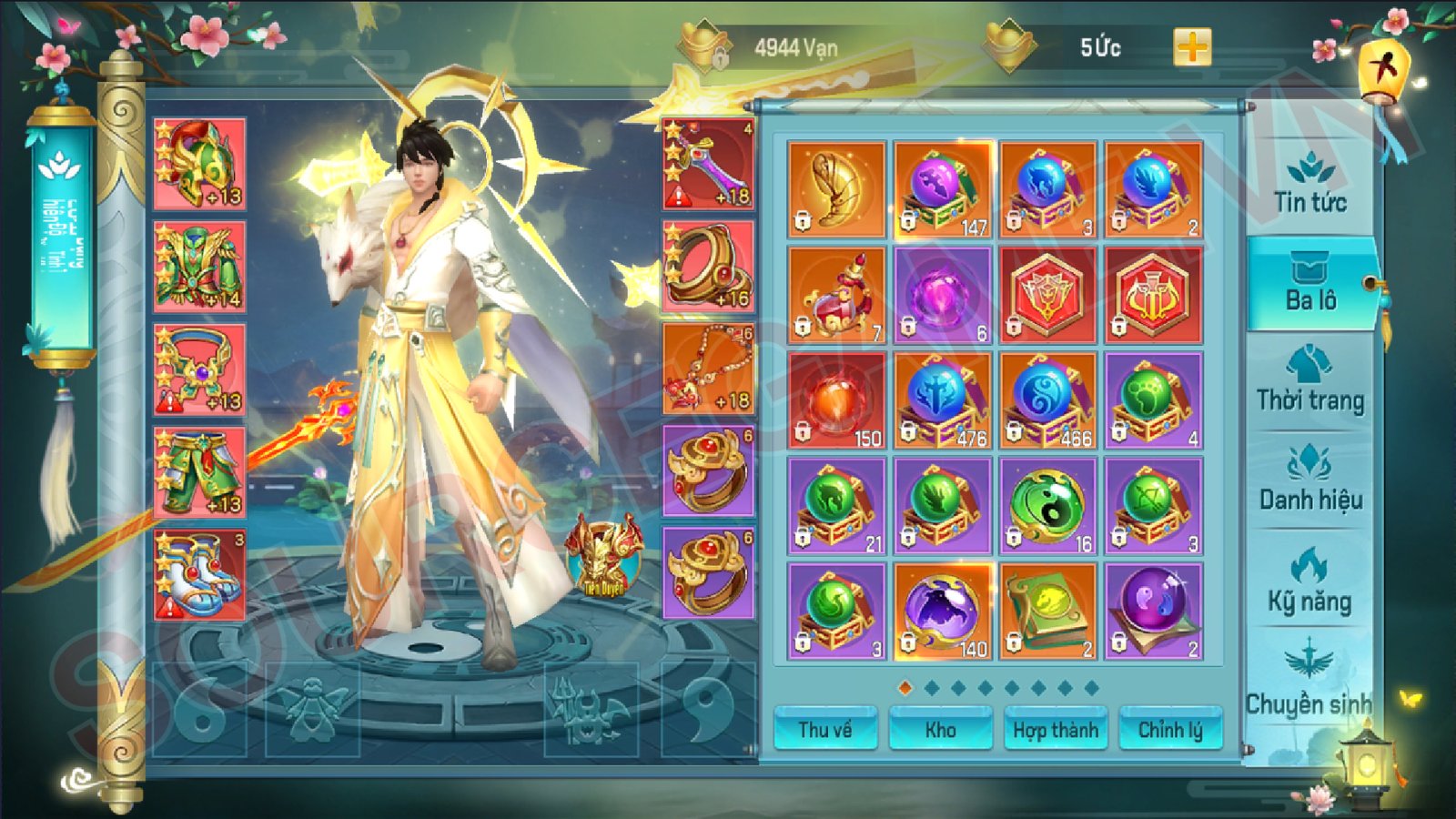Screen dimensions: 1456x819
Task: Select the green yin-yang orb item
Action: (1047, 506)
